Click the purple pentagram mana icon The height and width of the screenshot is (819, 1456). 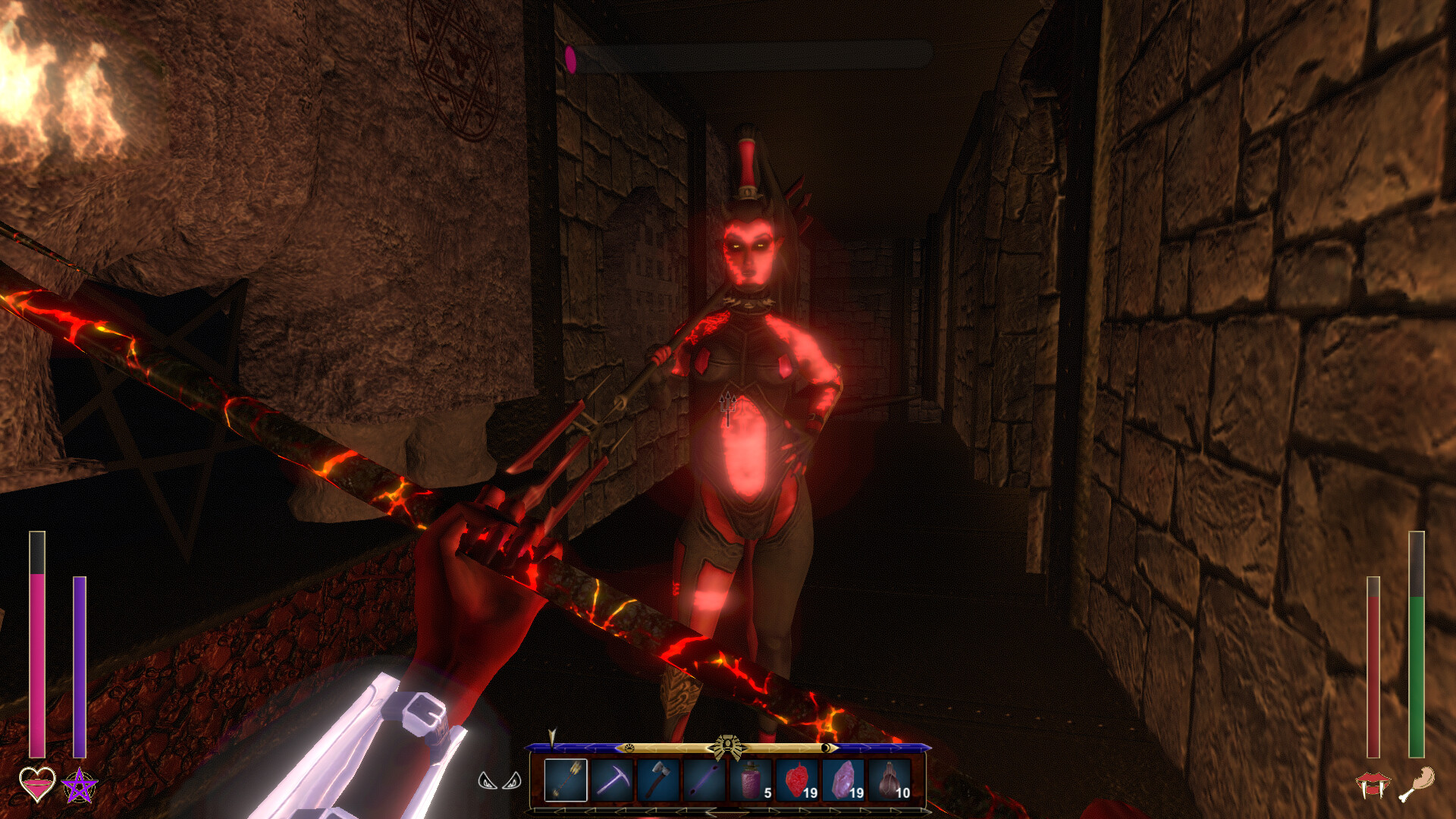[x=80, y=786]
